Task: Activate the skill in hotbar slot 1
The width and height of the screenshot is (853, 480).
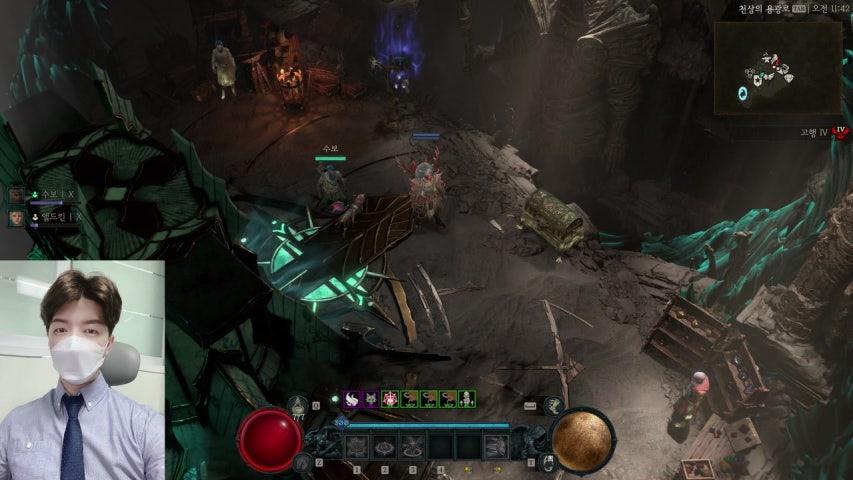Action: 357,446
